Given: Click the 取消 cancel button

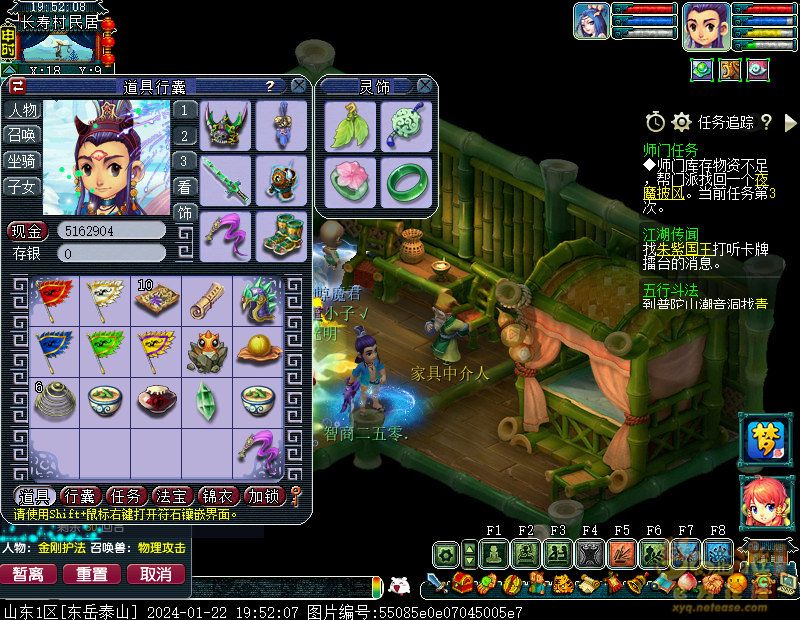Looking at the screenshot, I should [155, 574].
